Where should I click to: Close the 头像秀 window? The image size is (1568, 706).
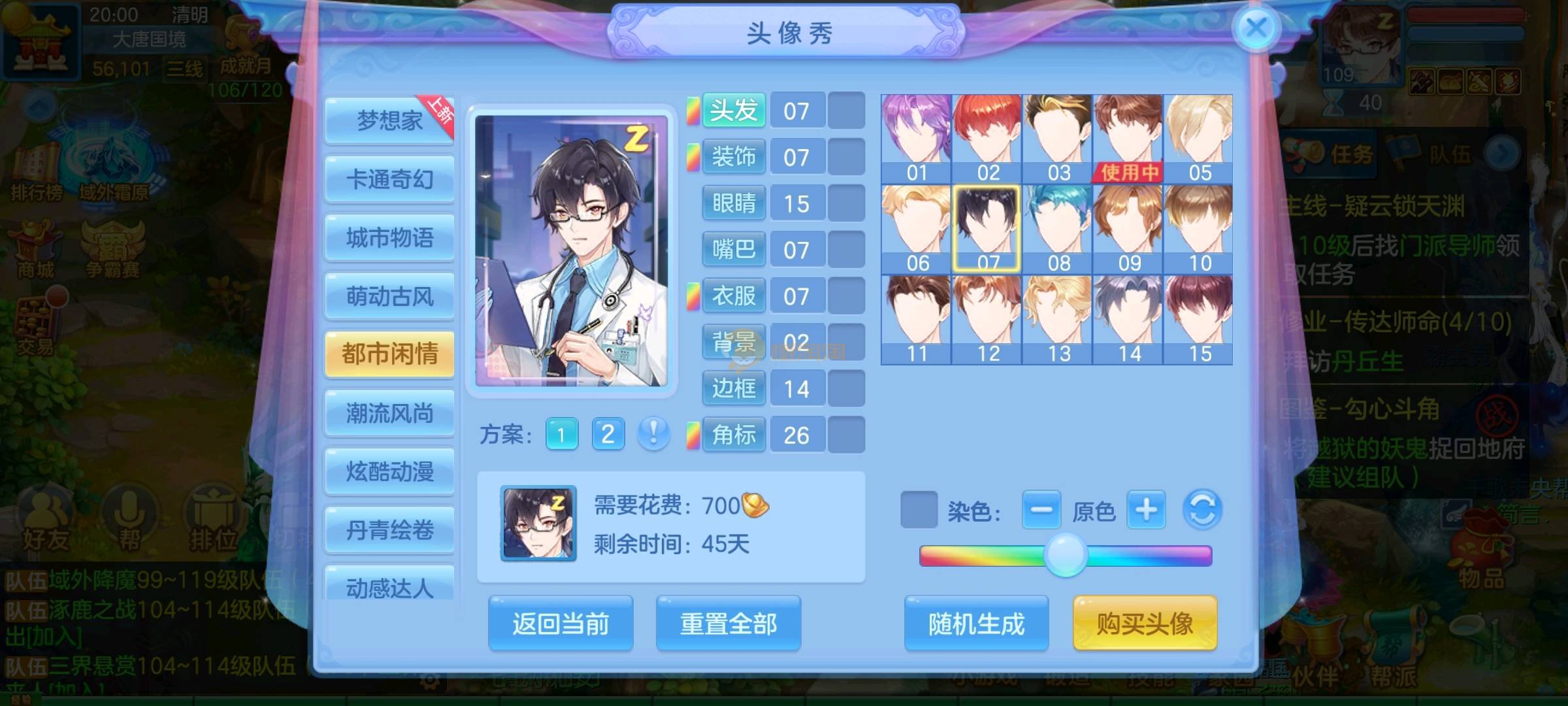pos(1256,29)
